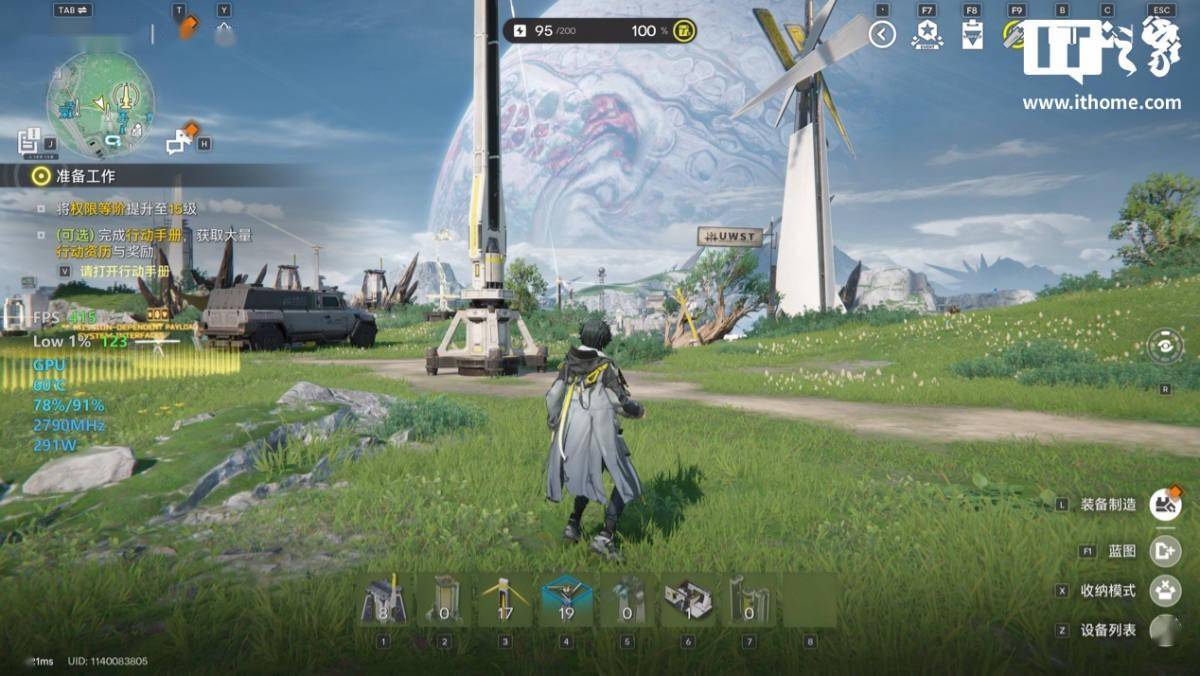Select the empty eighth hotbar slot
Viewport: 1200px width, 676px height.
[x=810, y=601]
